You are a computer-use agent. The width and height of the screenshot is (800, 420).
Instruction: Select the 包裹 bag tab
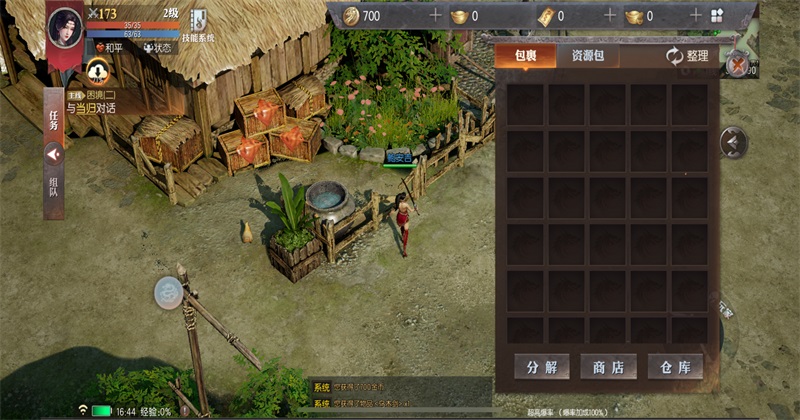click(x=526, y=56)
